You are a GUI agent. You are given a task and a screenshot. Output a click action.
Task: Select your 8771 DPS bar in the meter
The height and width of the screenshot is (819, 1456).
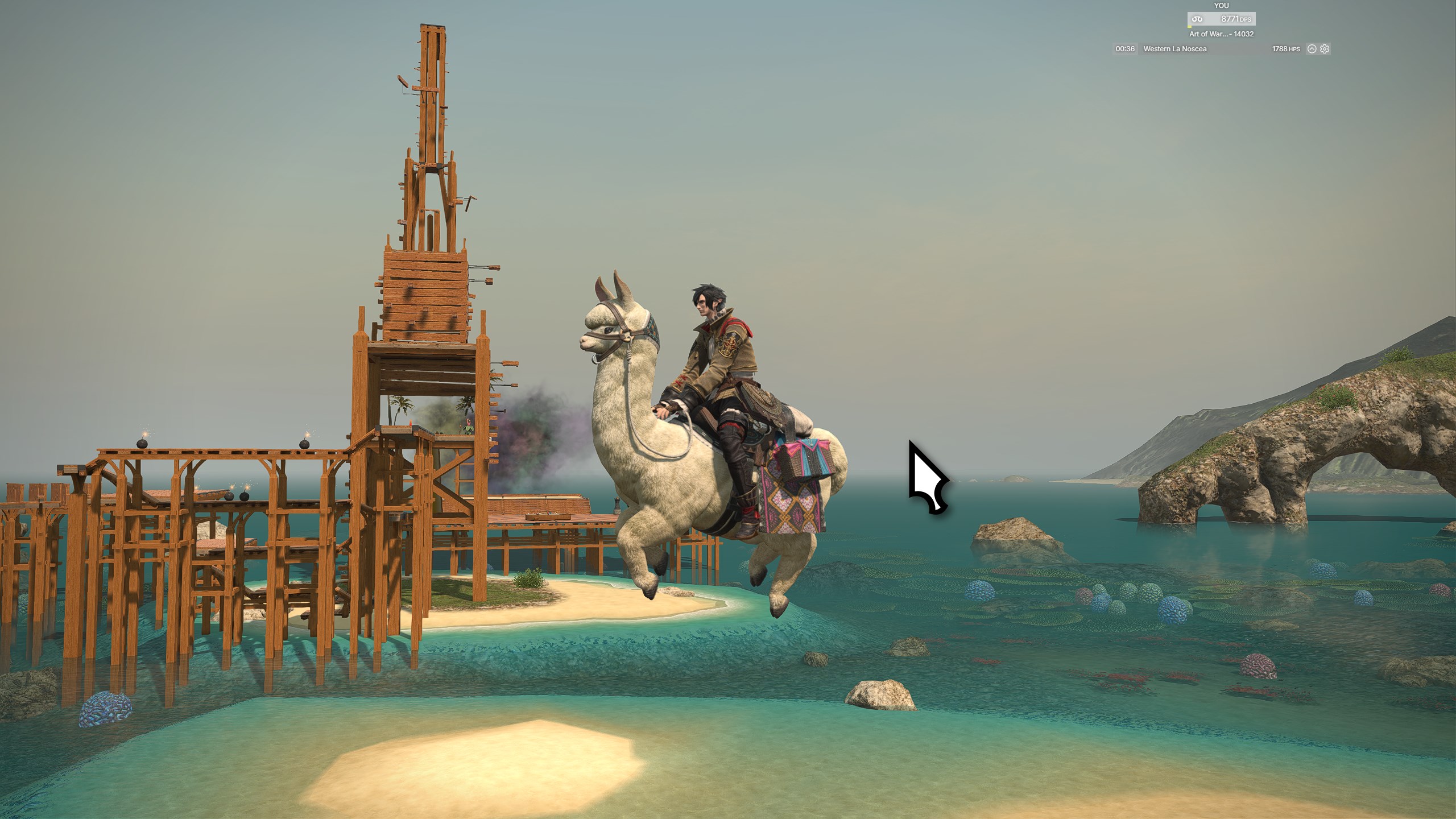pyautogui.click(x=1221, y=19)
